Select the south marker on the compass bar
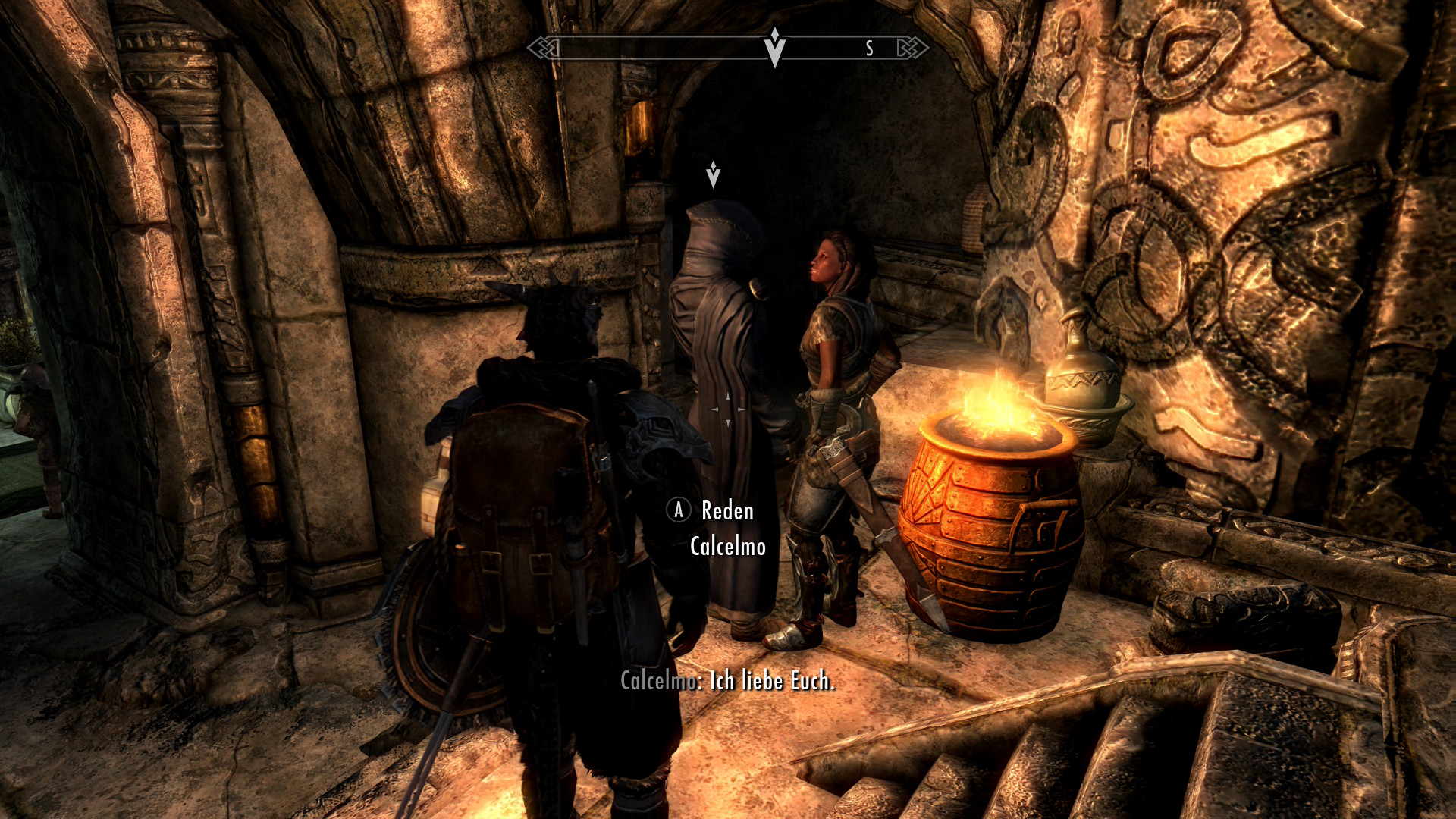The image size is (1456, 819). (870, 49)
